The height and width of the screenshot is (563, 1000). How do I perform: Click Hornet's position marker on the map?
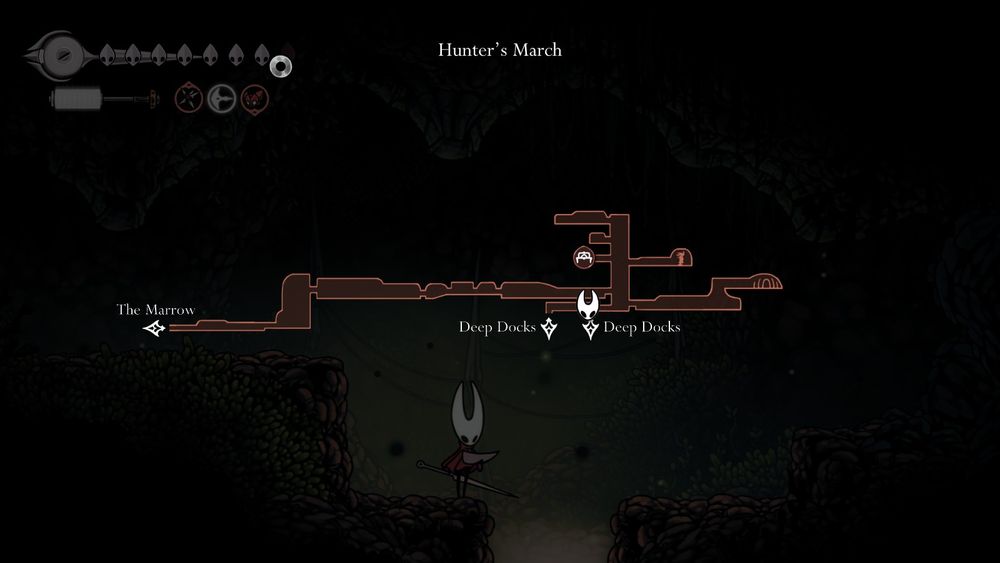(589, 302)
